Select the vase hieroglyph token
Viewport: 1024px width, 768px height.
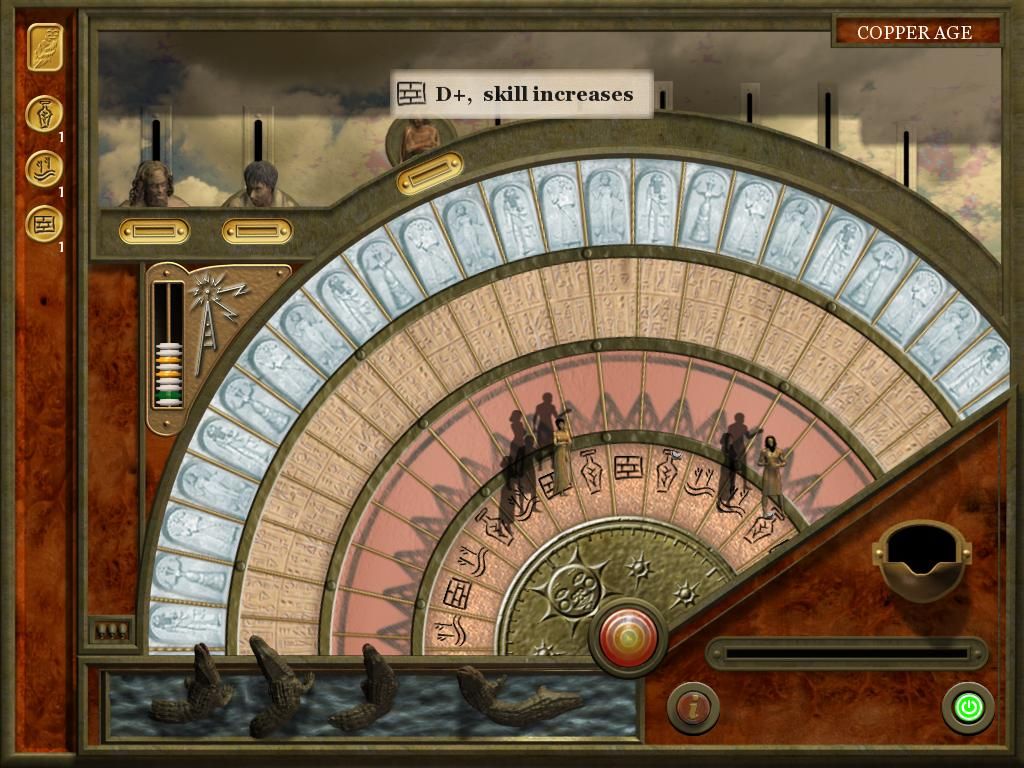(x=44, y=113)
